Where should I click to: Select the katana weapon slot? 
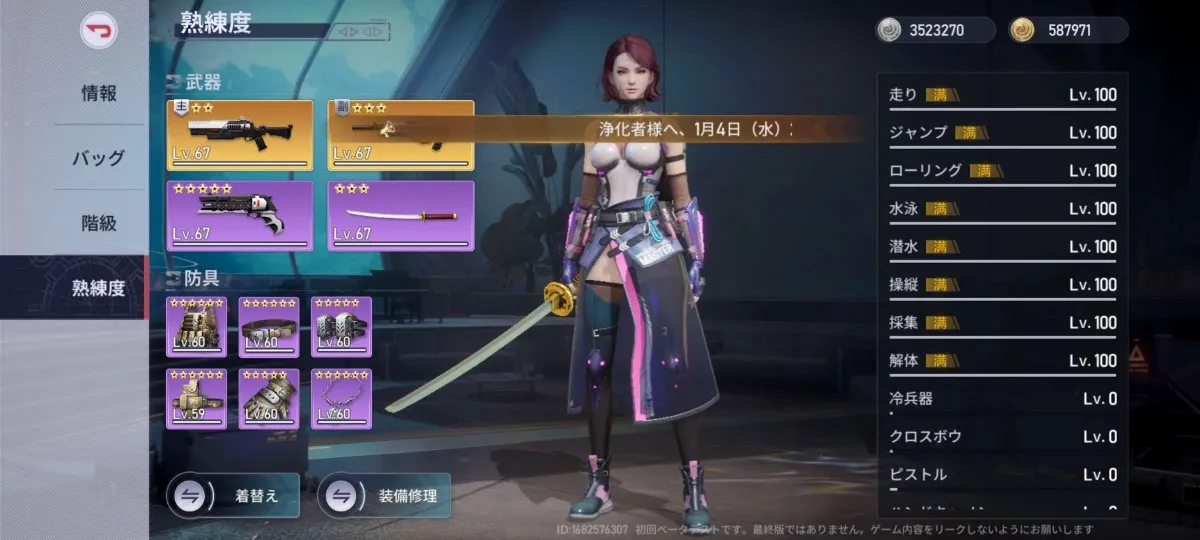pyautogui.click(x=401, y=215)
